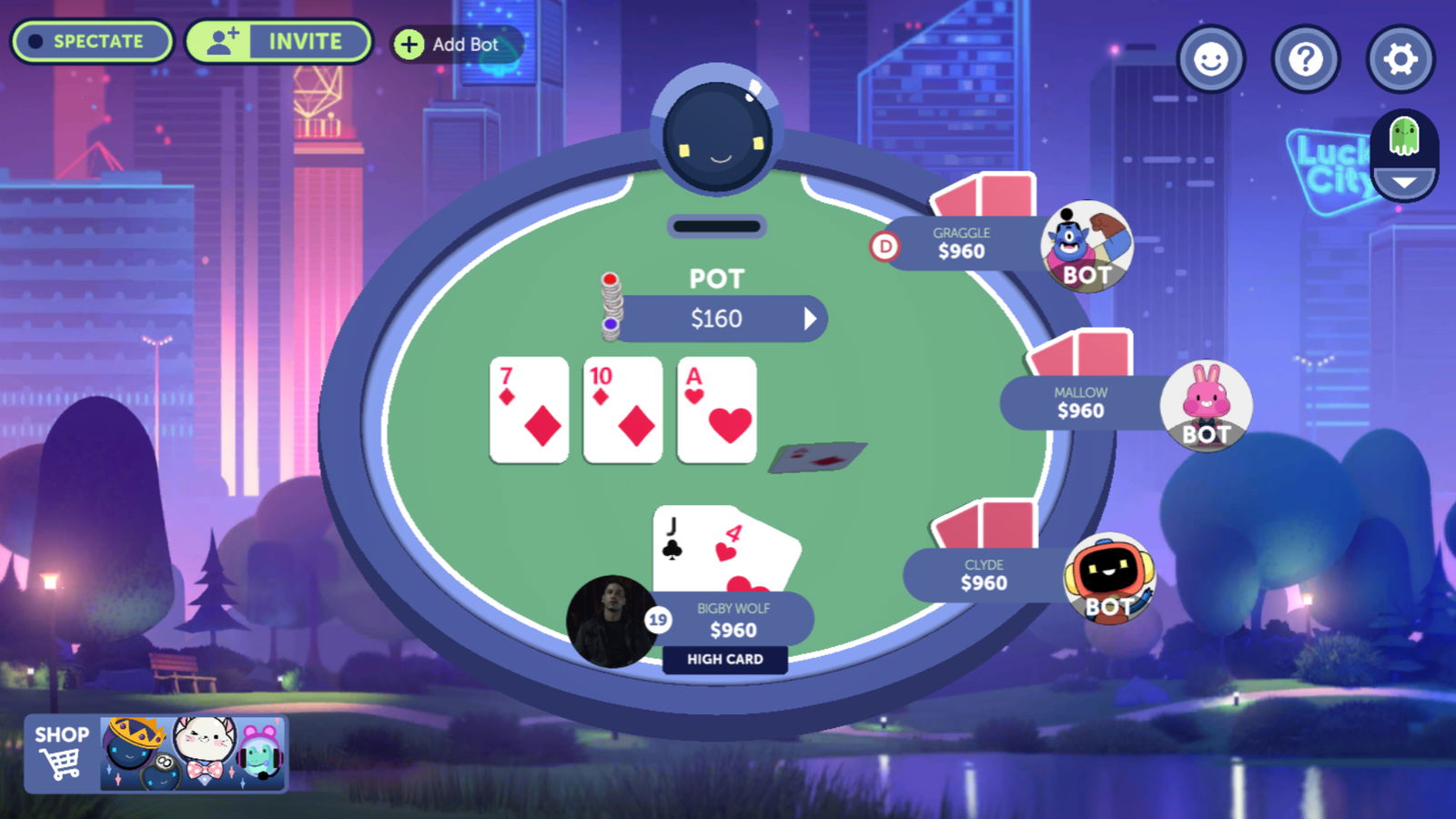
Task: Expand the ghost avatar dropdown arrow
Action: [x=1401, y=182]
